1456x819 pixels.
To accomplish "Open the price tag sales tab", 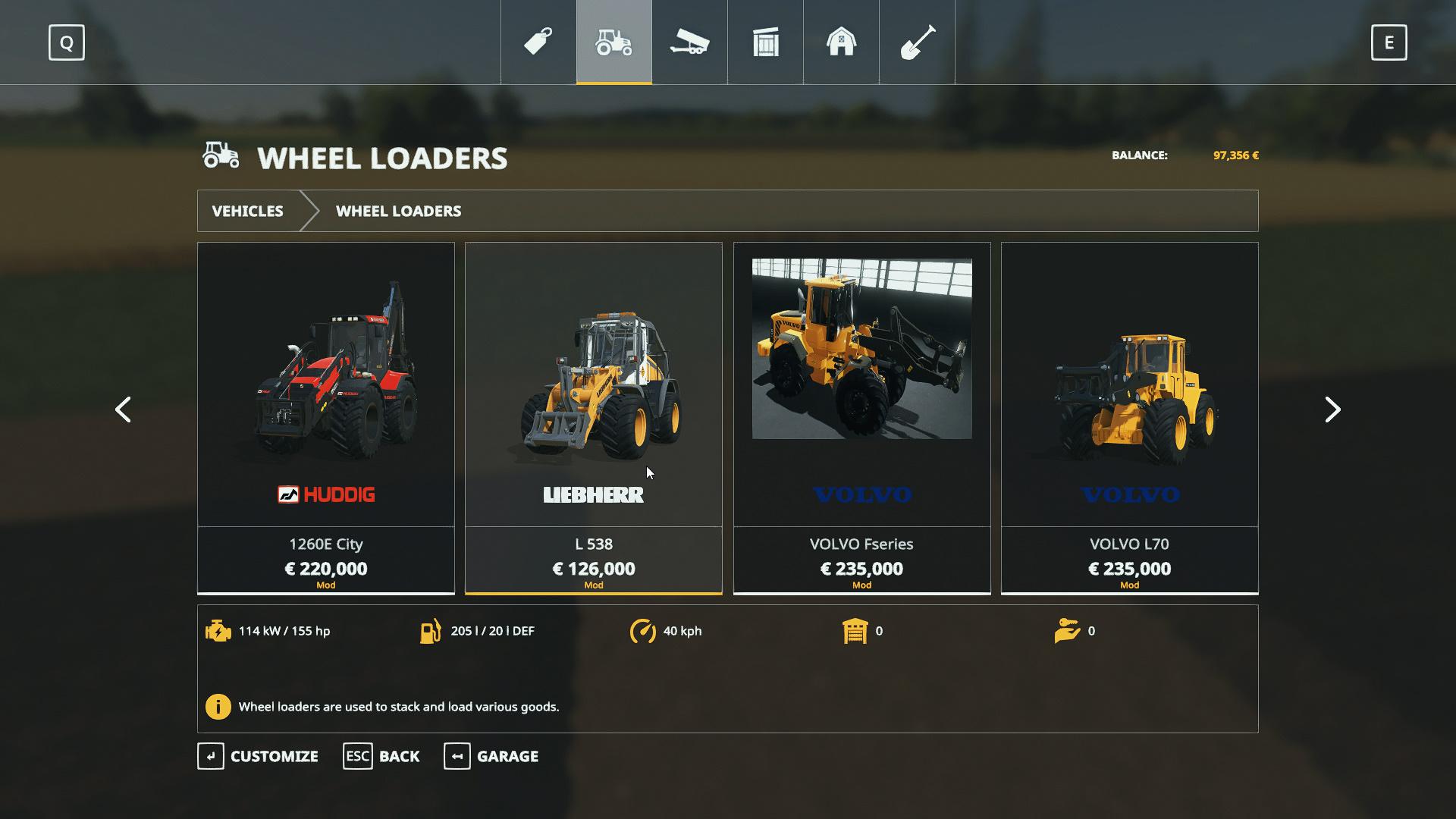I will coord(538,42).
